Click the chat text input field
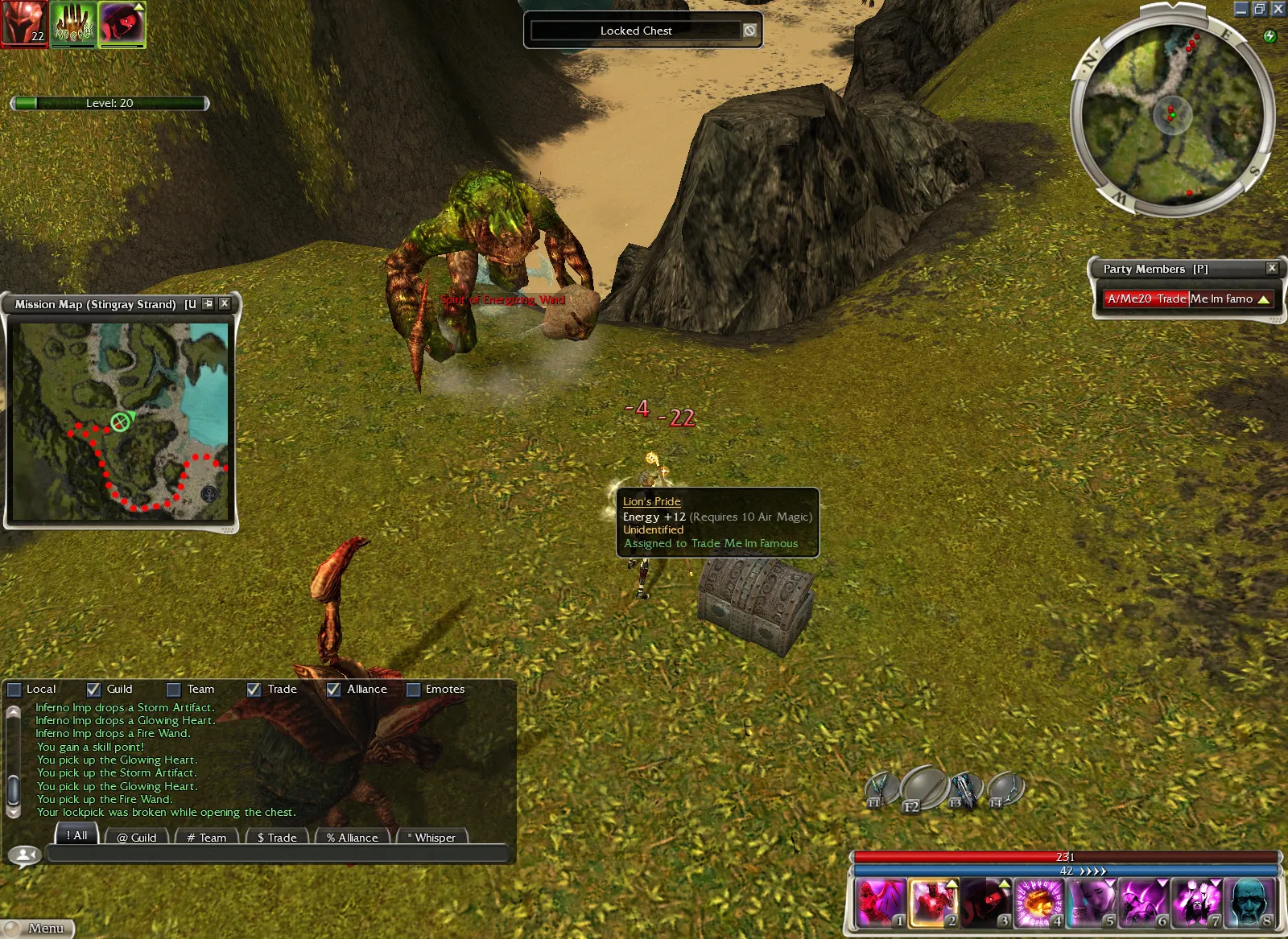The width and height of the screenshot is (1288, 939). 278,854
